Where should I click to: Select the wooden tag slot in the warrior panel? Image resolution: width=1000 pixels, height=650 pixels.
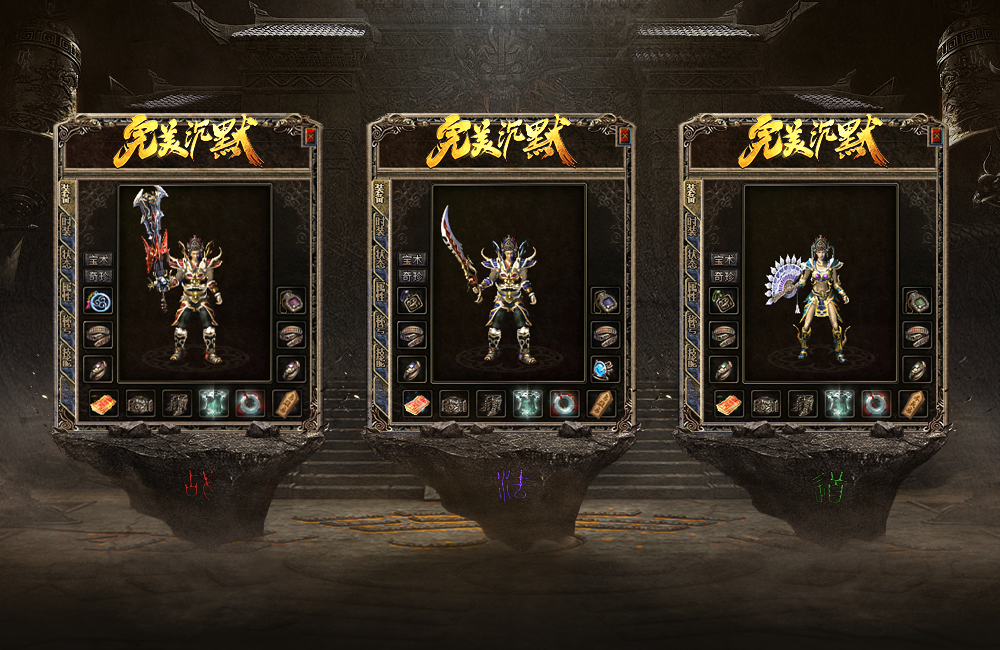tap(288, 403)
